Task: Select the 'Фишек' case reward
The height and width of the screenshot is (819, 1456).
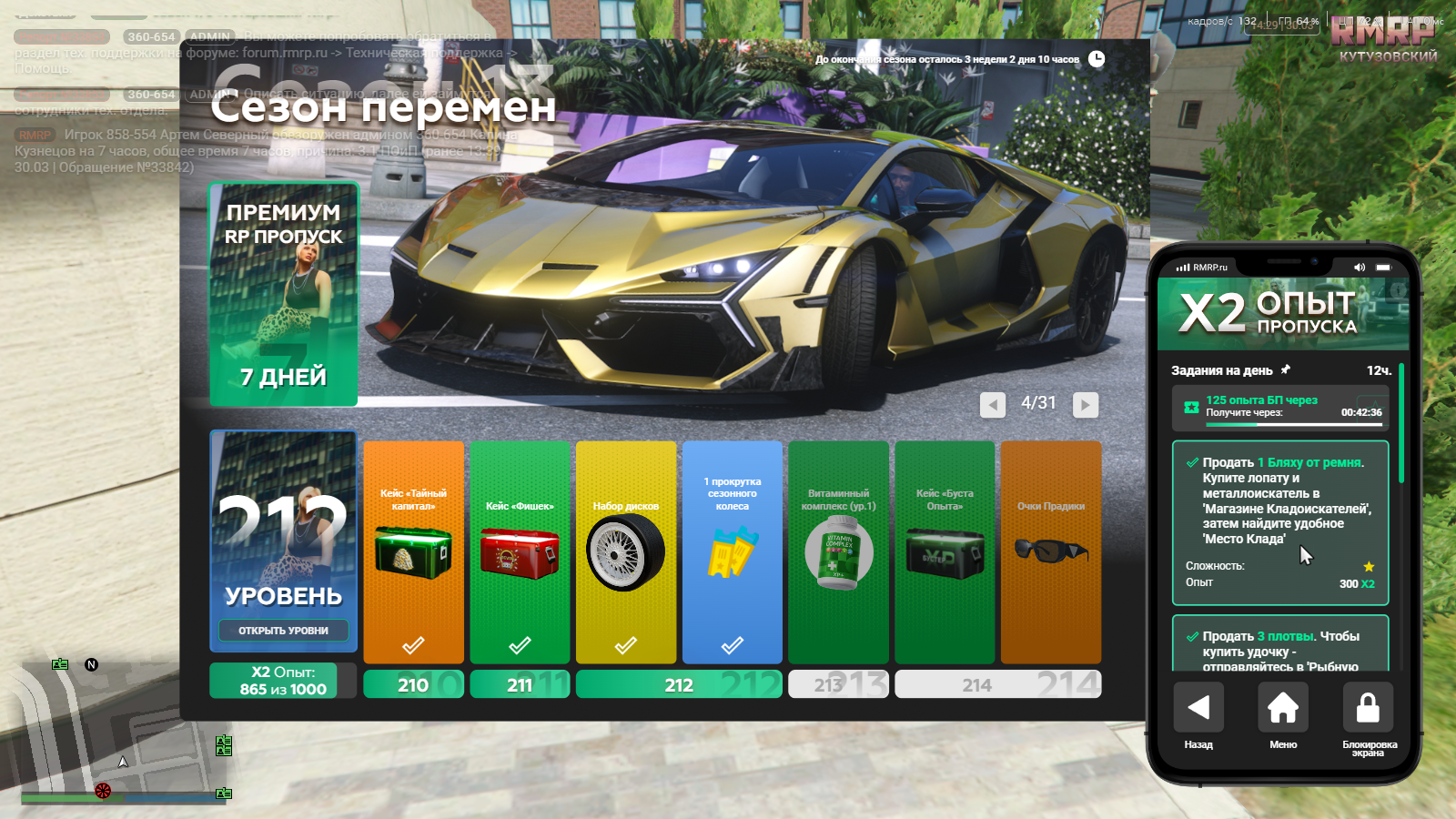Action: pos(520,551)
